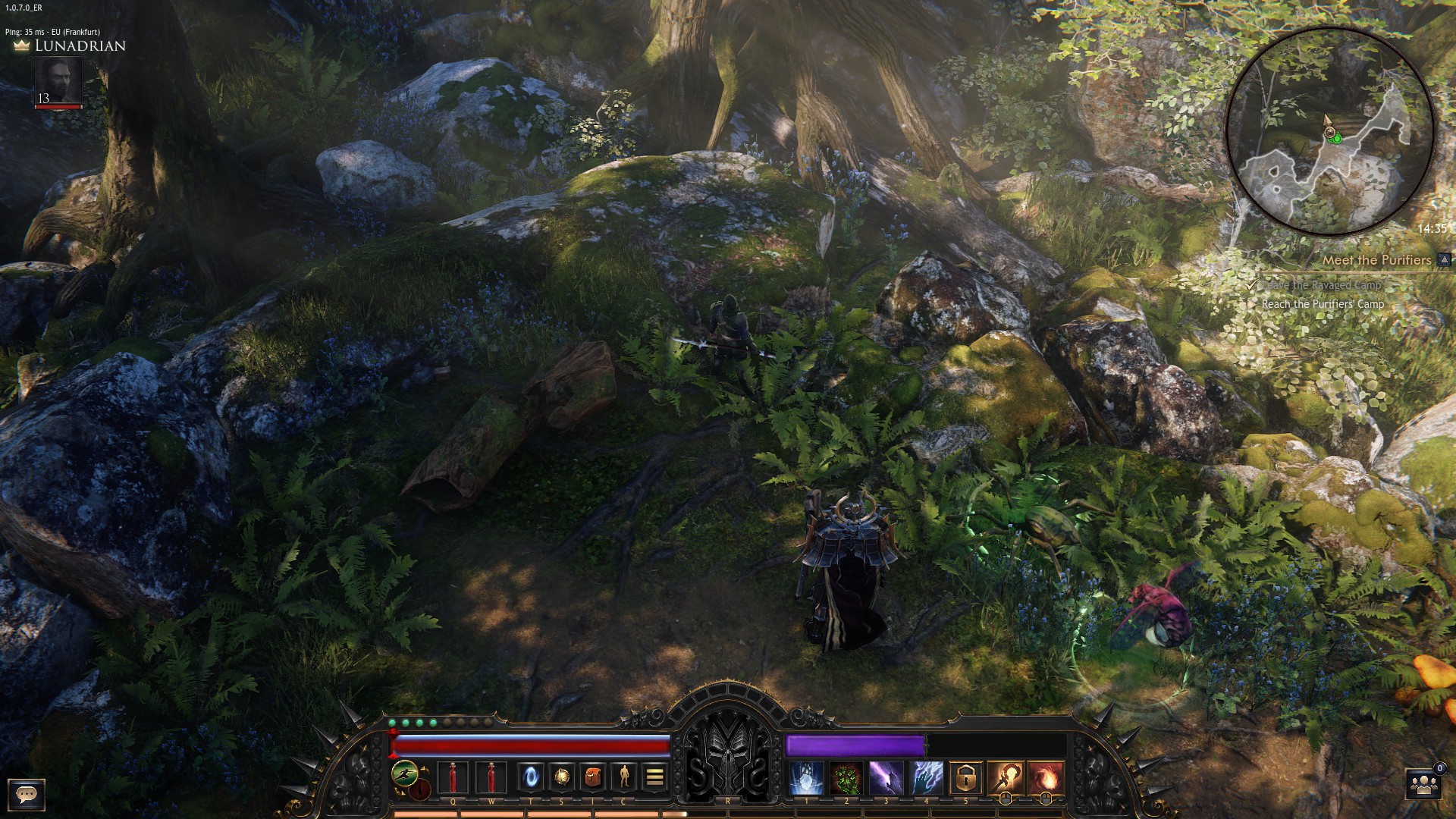Open the chat speech bubble button
The image size is (1456, 819).
[27, 794]
